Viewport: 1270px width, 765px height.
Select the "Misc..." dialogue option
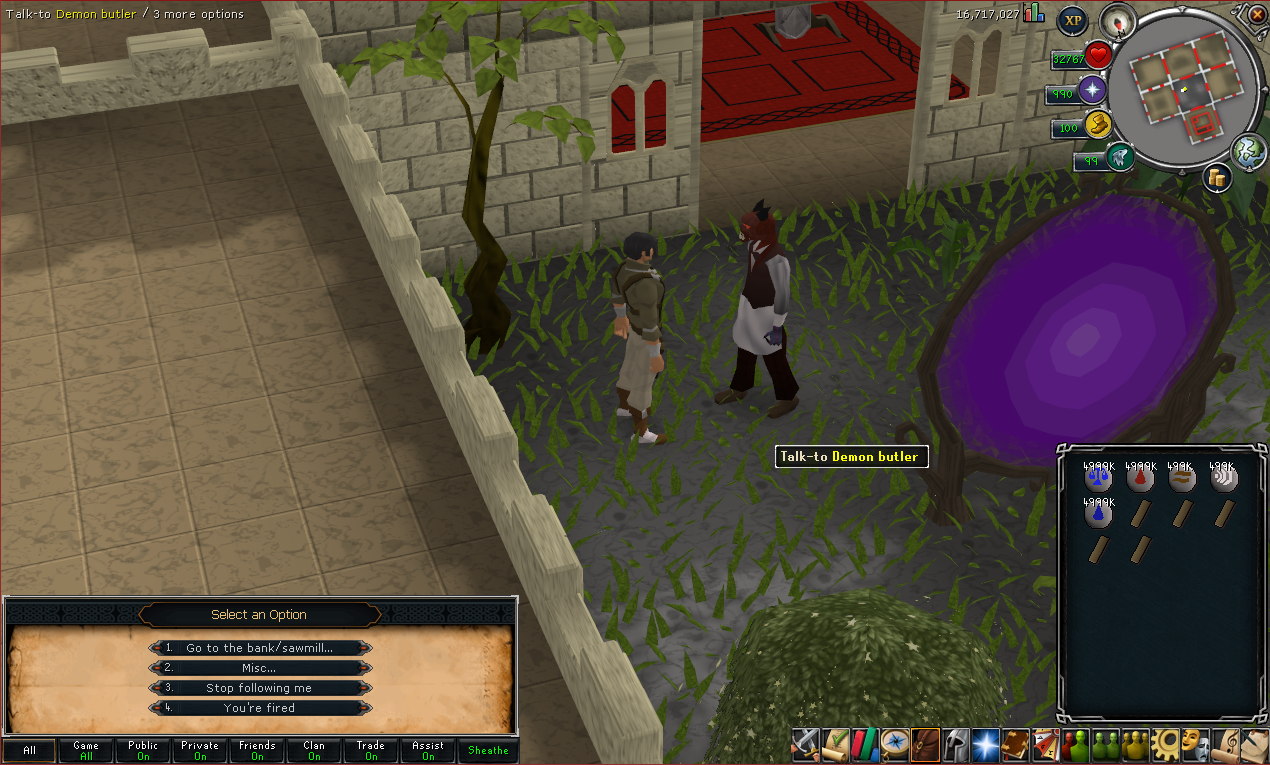click(259, 668)
